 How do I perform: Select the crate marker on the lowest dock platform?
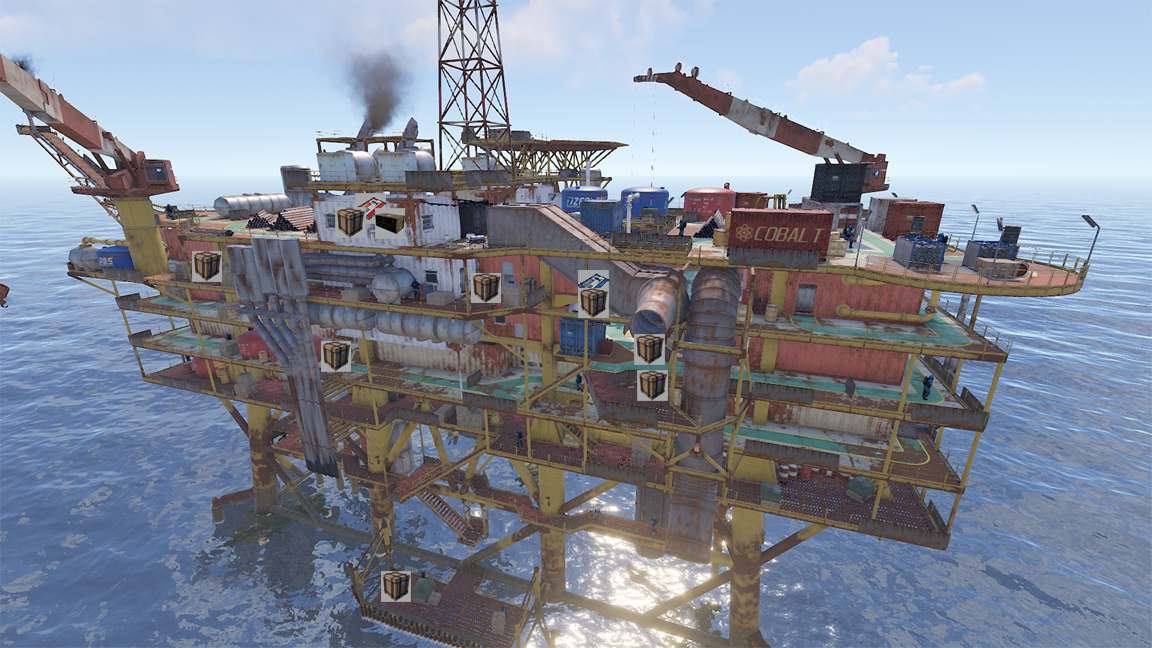click(395, 585)
